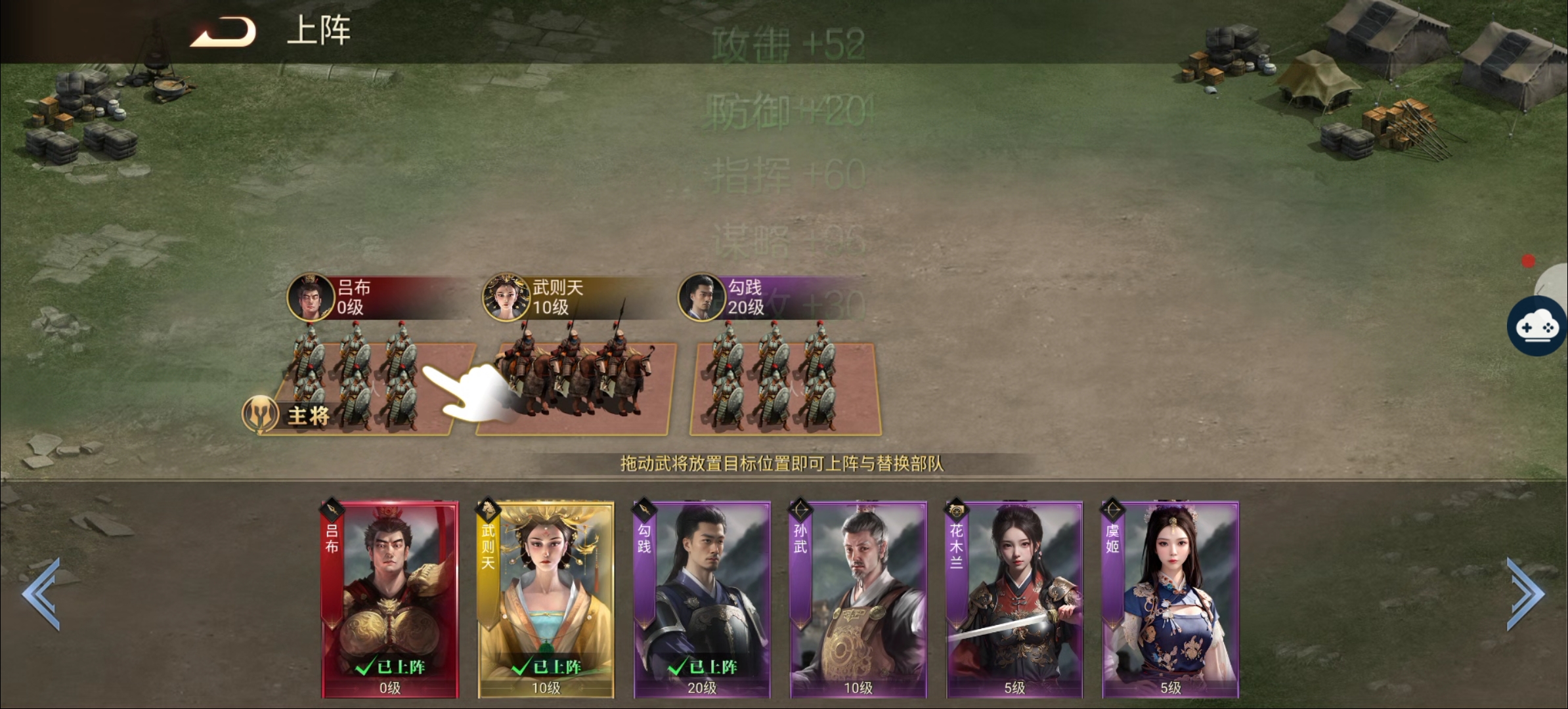The width and height of the screenshot is (1568, 709).
Task: Select the 孙武 general card
Action: 858,599
